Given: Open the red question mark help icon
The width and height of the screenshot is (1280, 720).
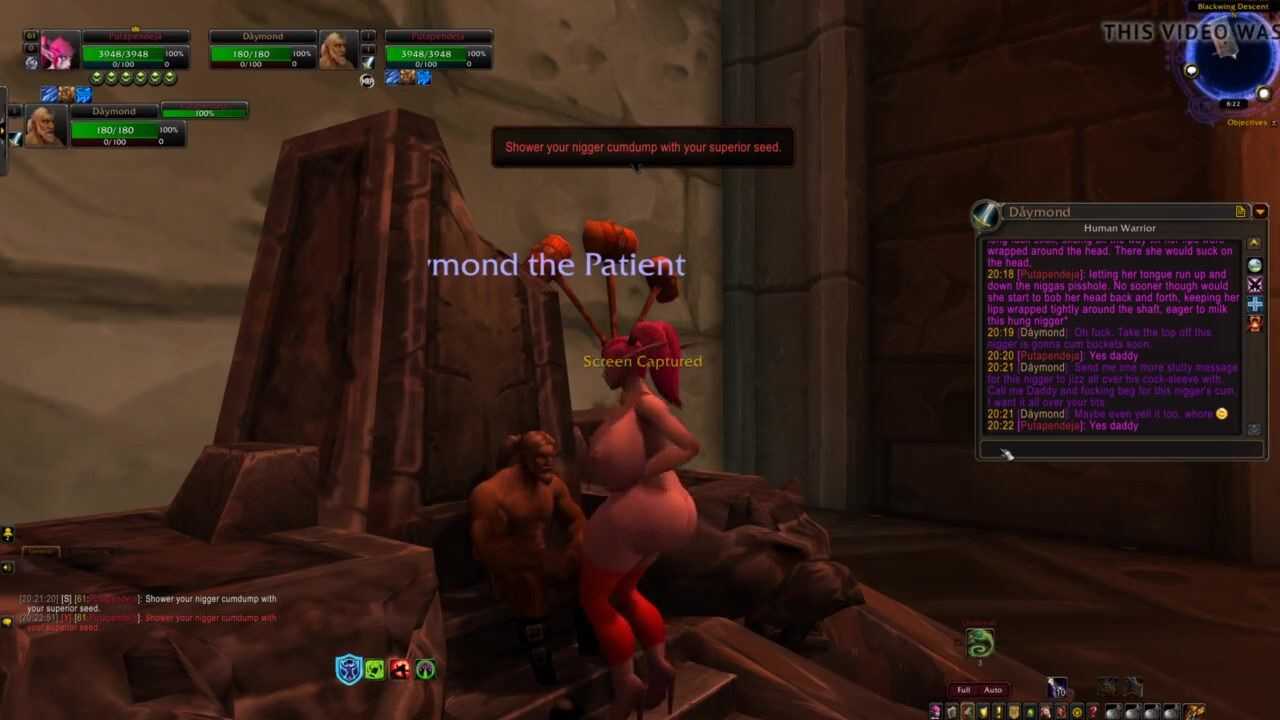Looking at the screenshot, I should coord(1092,712).
